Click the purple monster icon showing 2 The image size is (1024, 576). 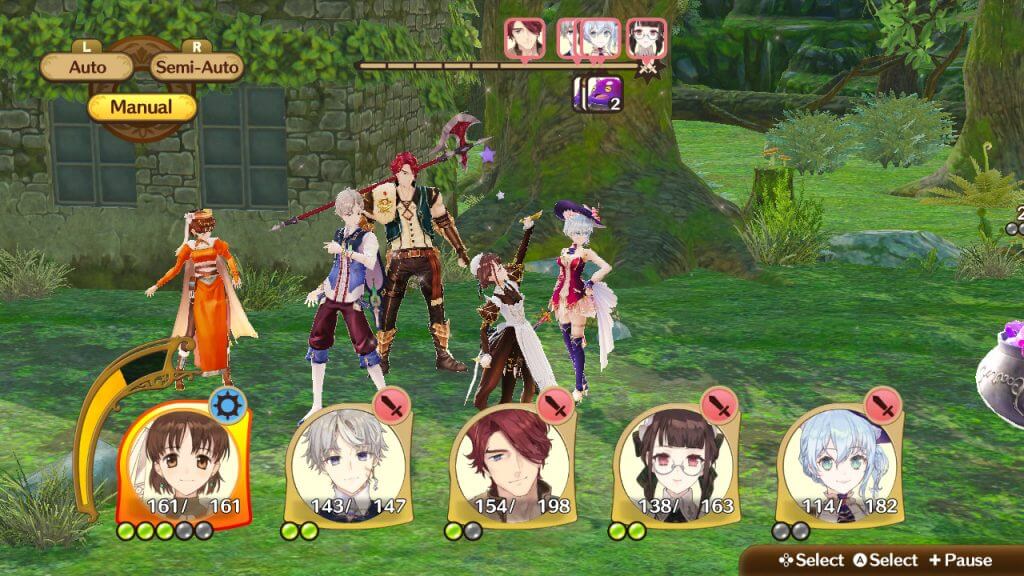(x=598, y=93)
